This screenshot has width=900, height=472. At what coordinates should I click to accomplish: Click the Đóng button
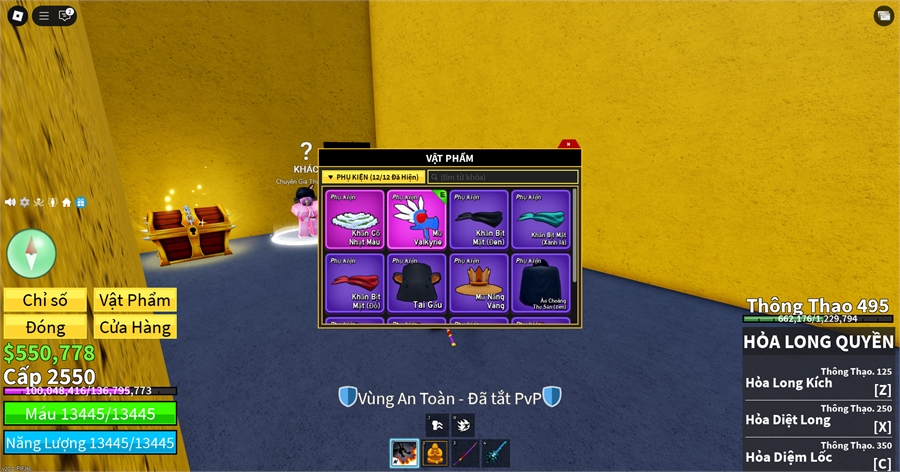point(45,327)
